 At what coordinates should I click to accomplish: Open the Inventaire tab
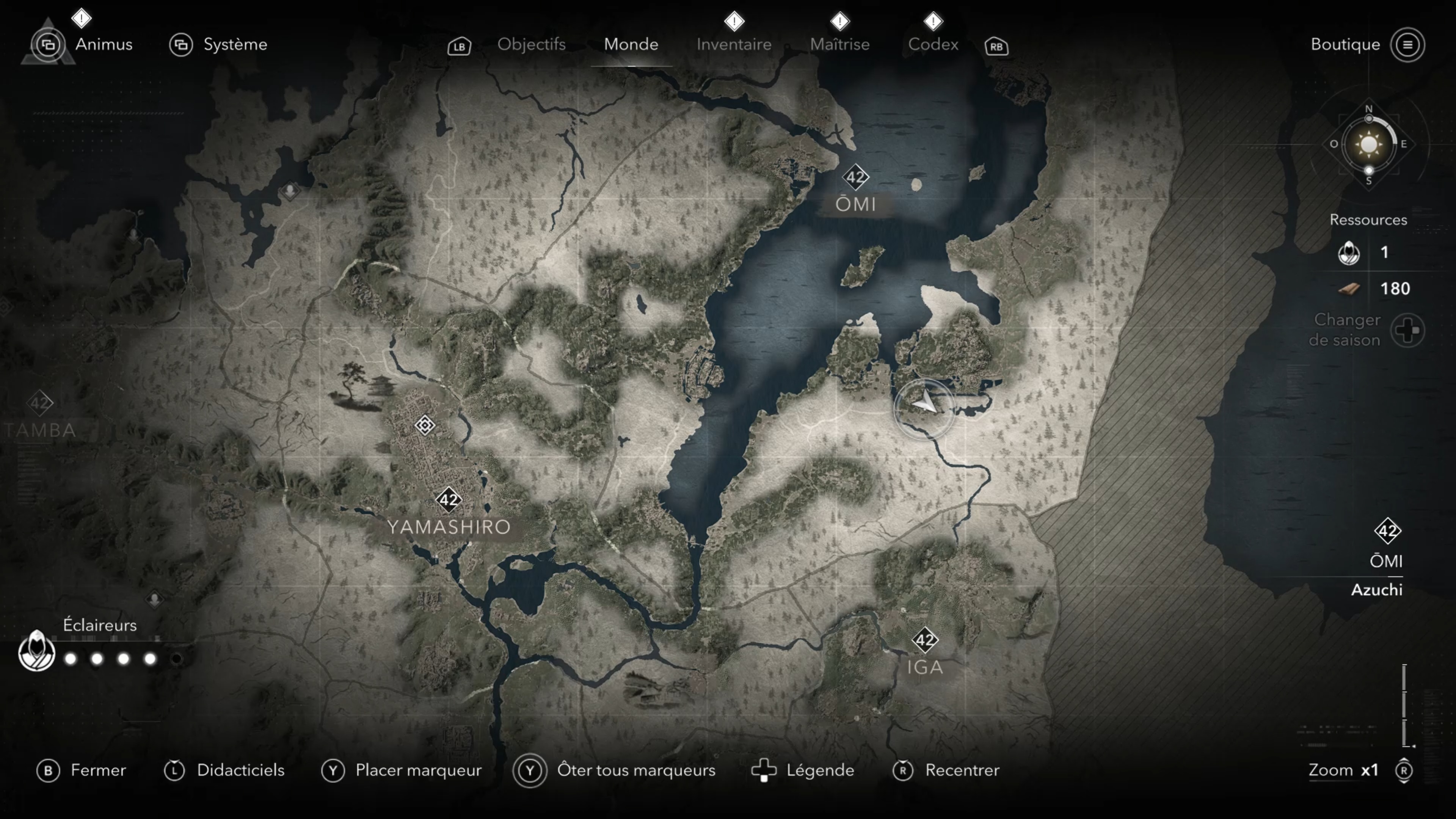[734, 44]
